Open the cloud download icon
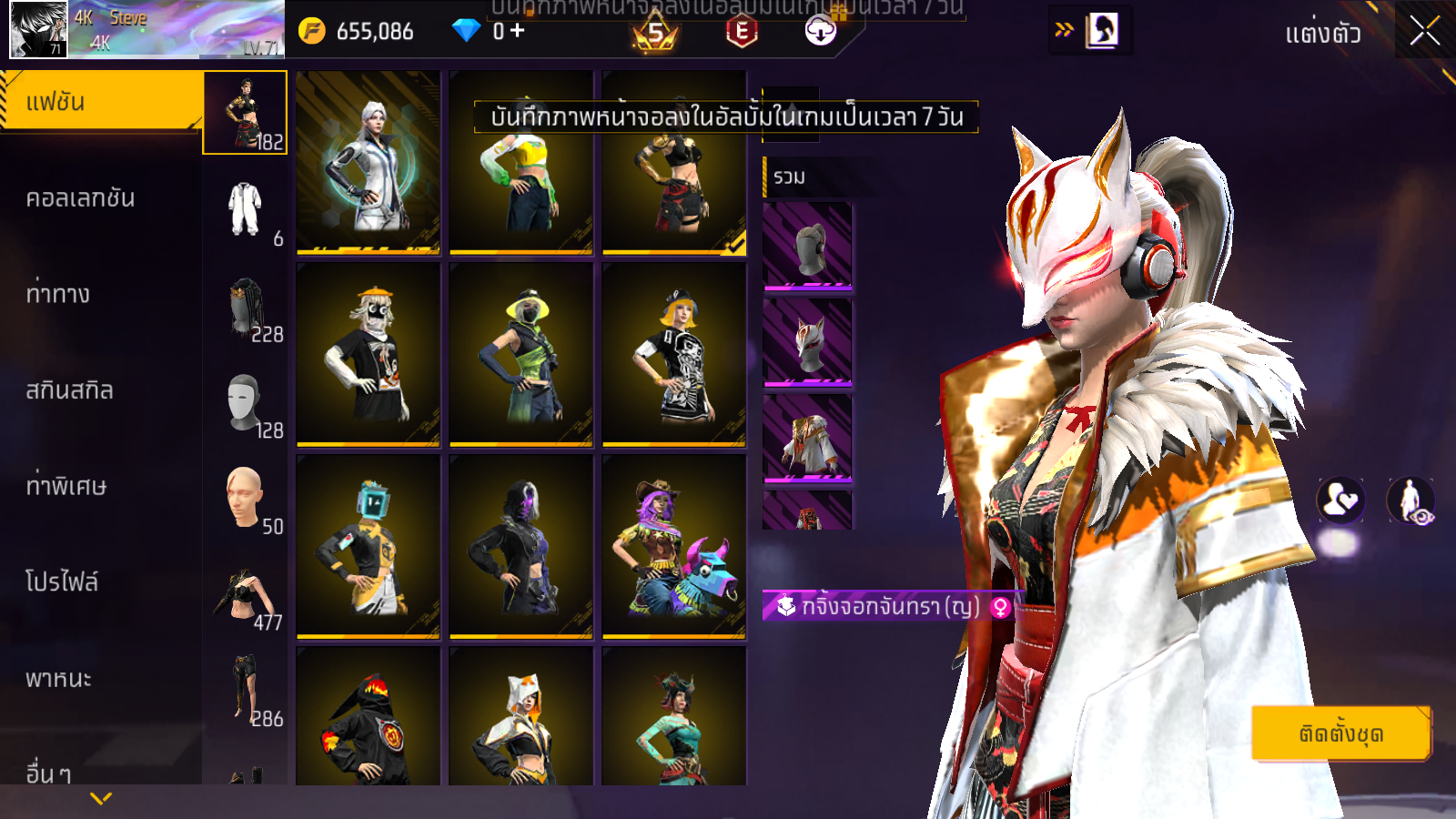 [x=820, y=32]
